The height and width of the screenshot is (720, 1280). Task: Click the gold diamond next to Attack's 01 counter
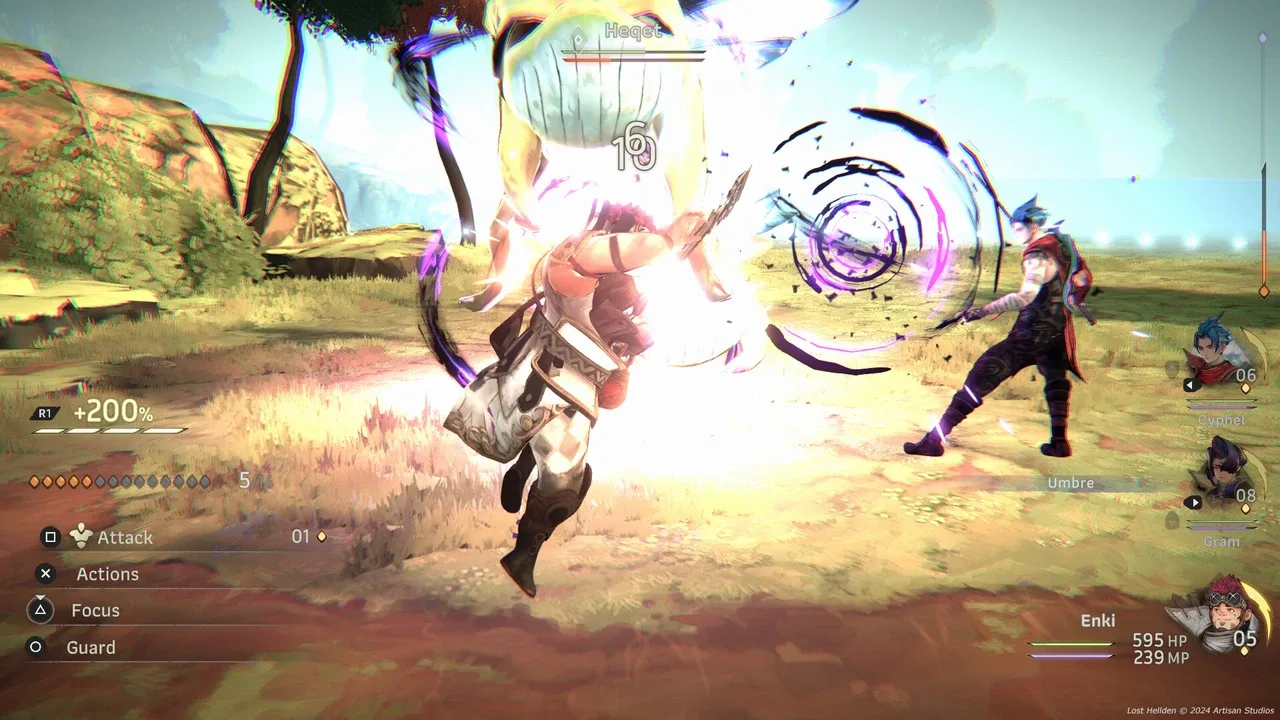coord(321,537)
